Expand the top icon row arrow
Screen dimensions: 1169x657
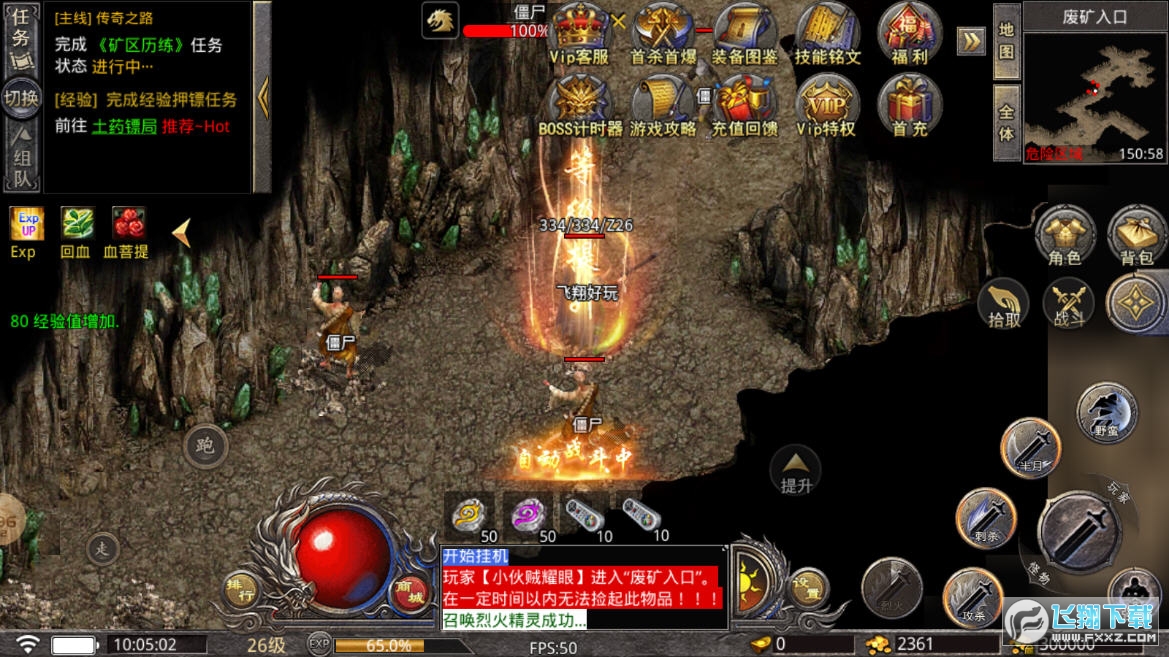click(971, 40)
